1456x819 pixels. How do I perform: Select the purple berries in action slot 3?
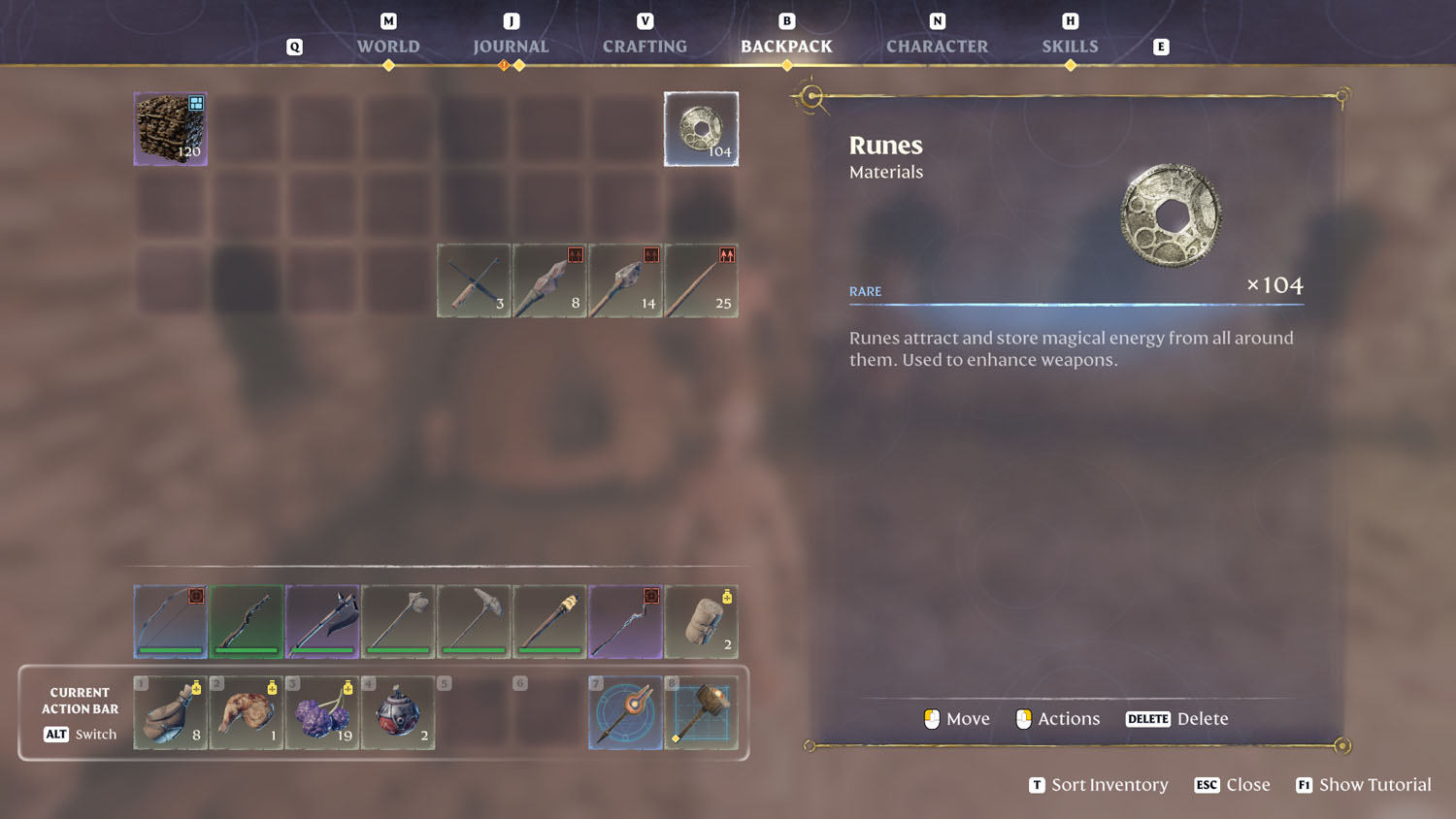coord(322,713)
